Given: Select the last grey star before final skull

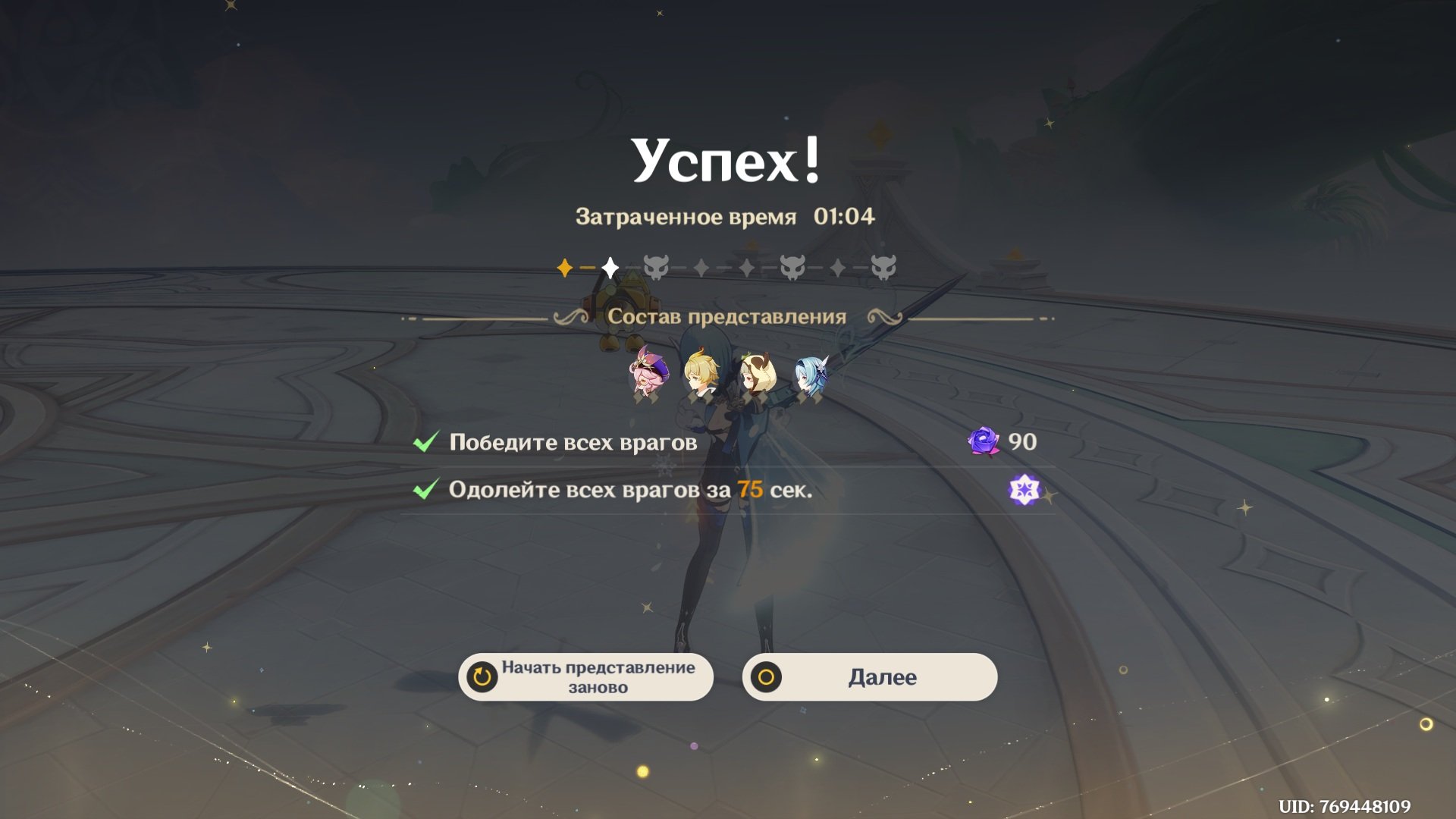Looking at the screenshot, I should pyautogui.click(x=838, y=267).
